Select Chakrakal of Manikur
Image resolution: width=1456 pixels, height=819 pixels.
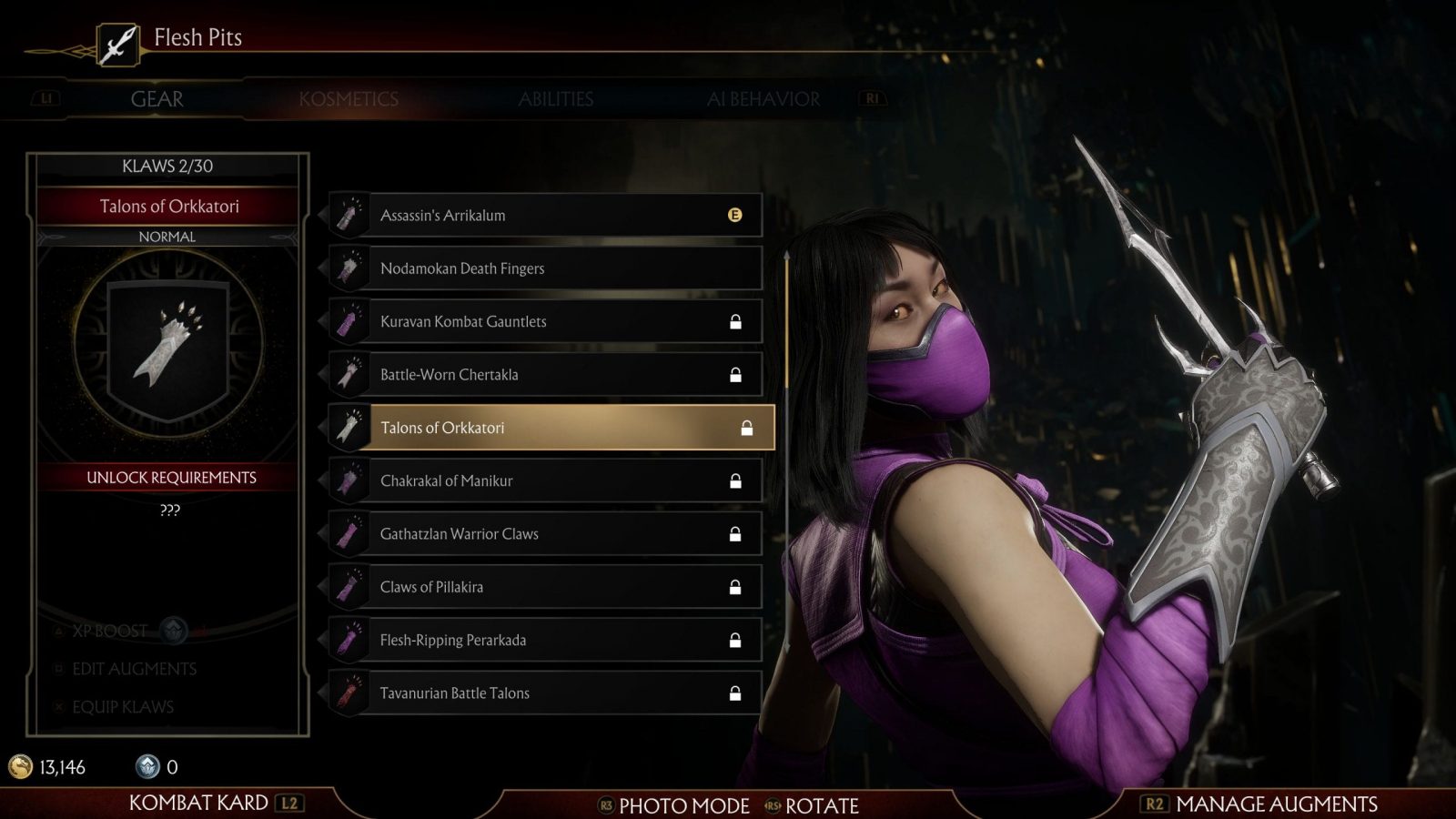tap(546, 480)
